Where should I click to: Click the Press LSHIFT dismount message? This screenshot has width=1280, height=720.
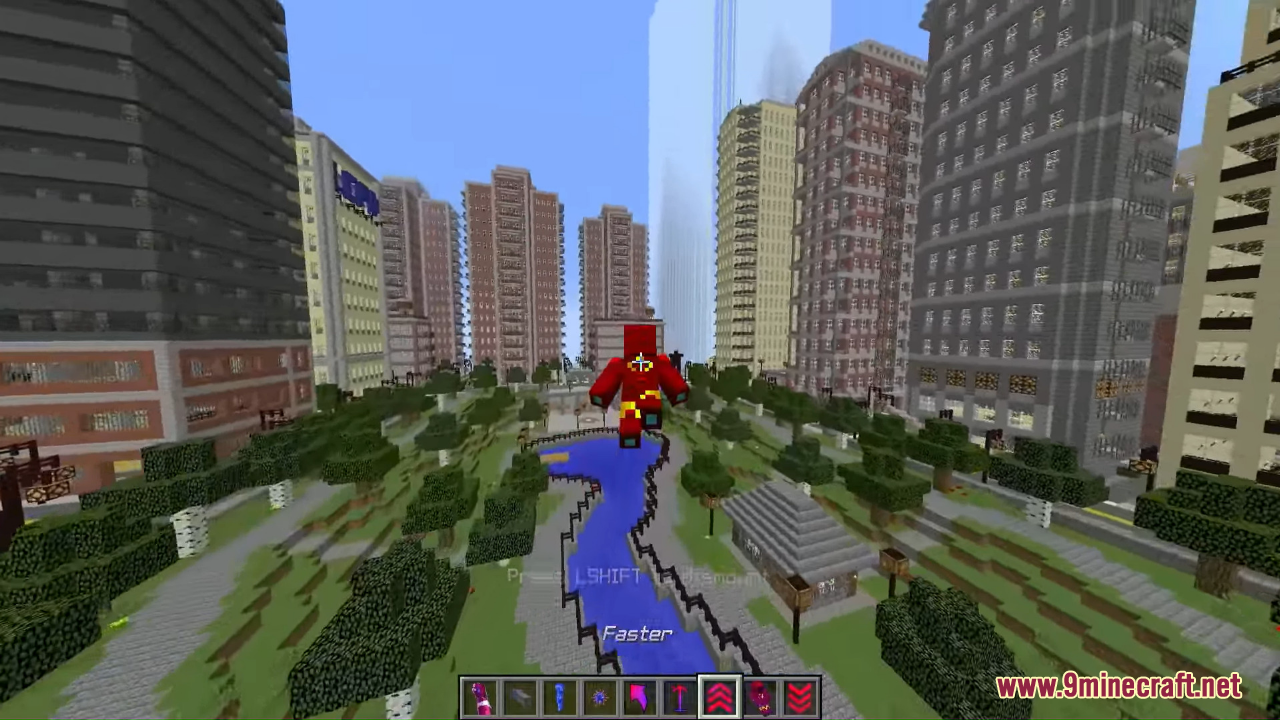(x=637, y=576)
